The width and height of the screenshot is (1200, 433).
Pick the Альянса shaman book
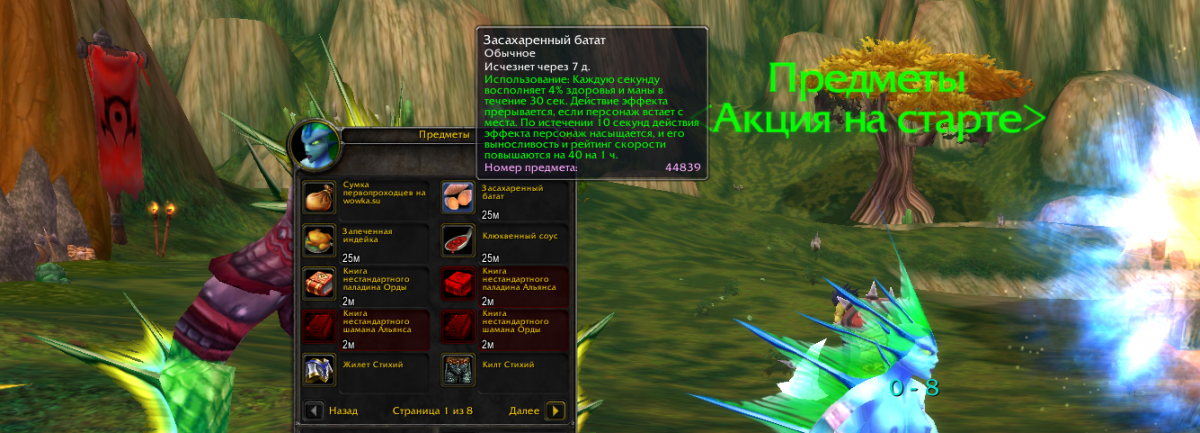point(319,326)
